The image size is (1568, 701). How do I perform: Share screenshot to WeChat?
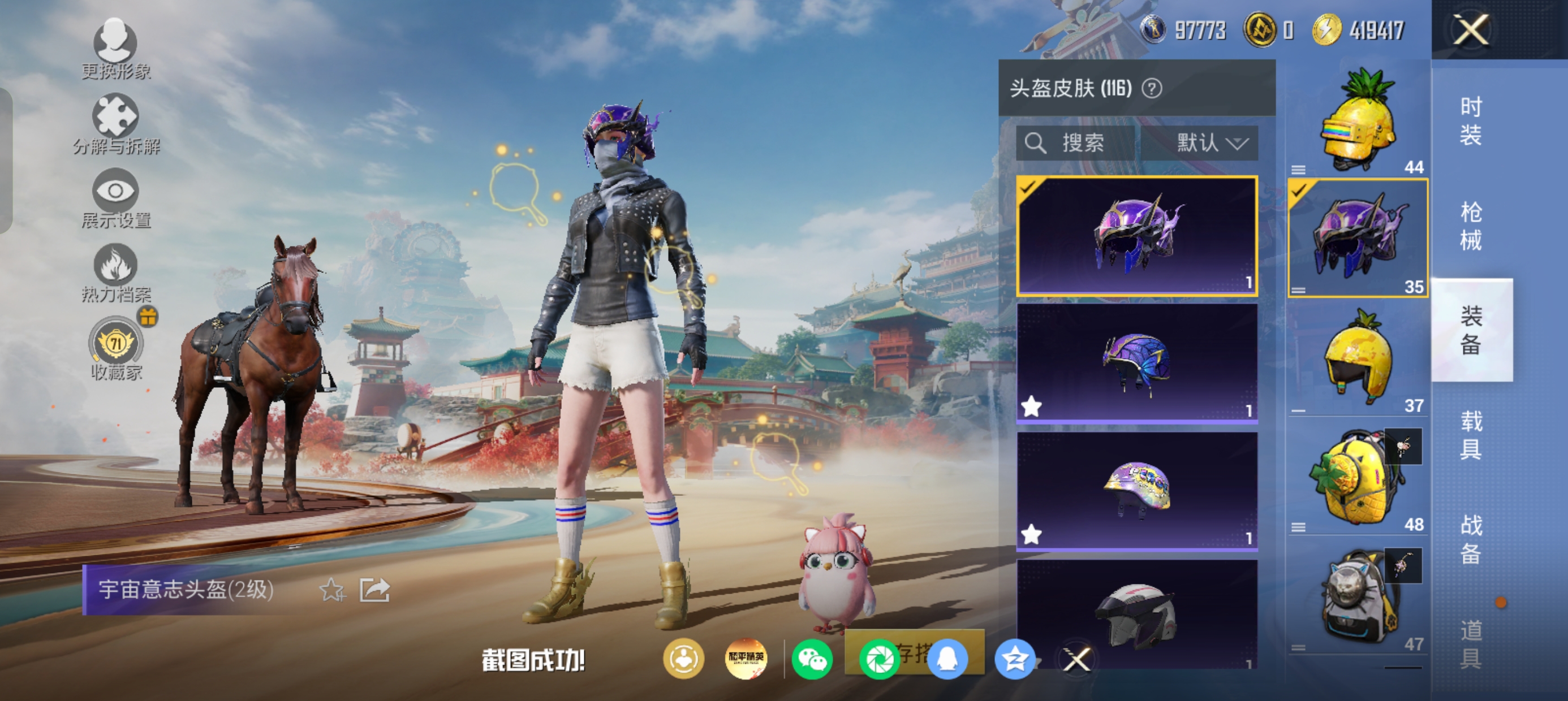[812, 660]
